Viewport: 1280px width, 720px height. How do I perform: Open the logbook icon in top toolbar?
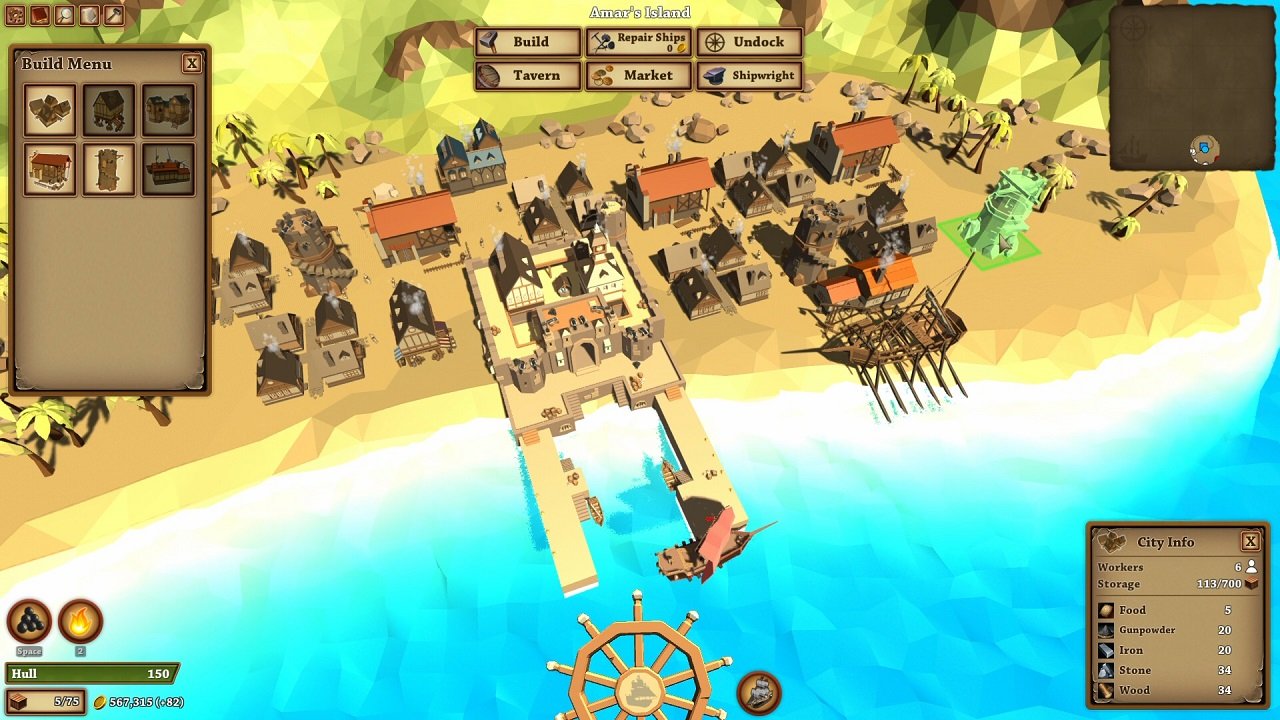click(40, 13)
